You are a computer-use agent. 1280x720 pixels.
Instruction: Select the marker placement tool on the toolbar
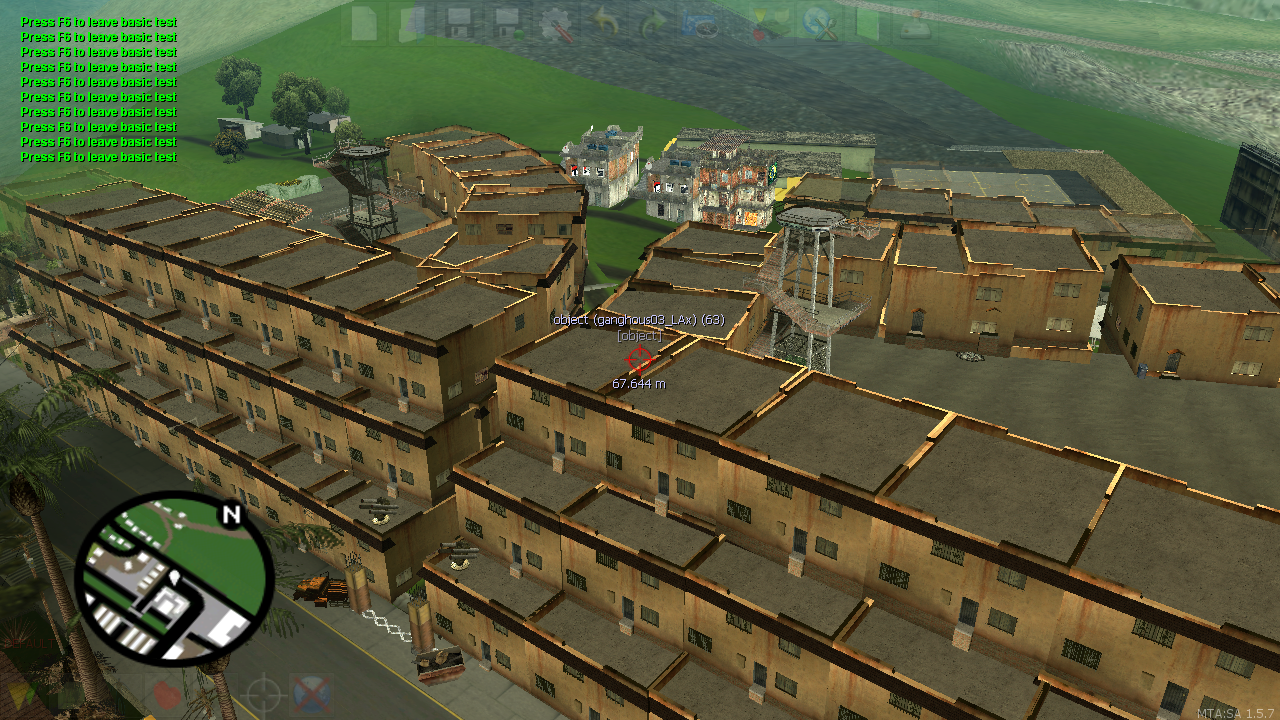760,13
